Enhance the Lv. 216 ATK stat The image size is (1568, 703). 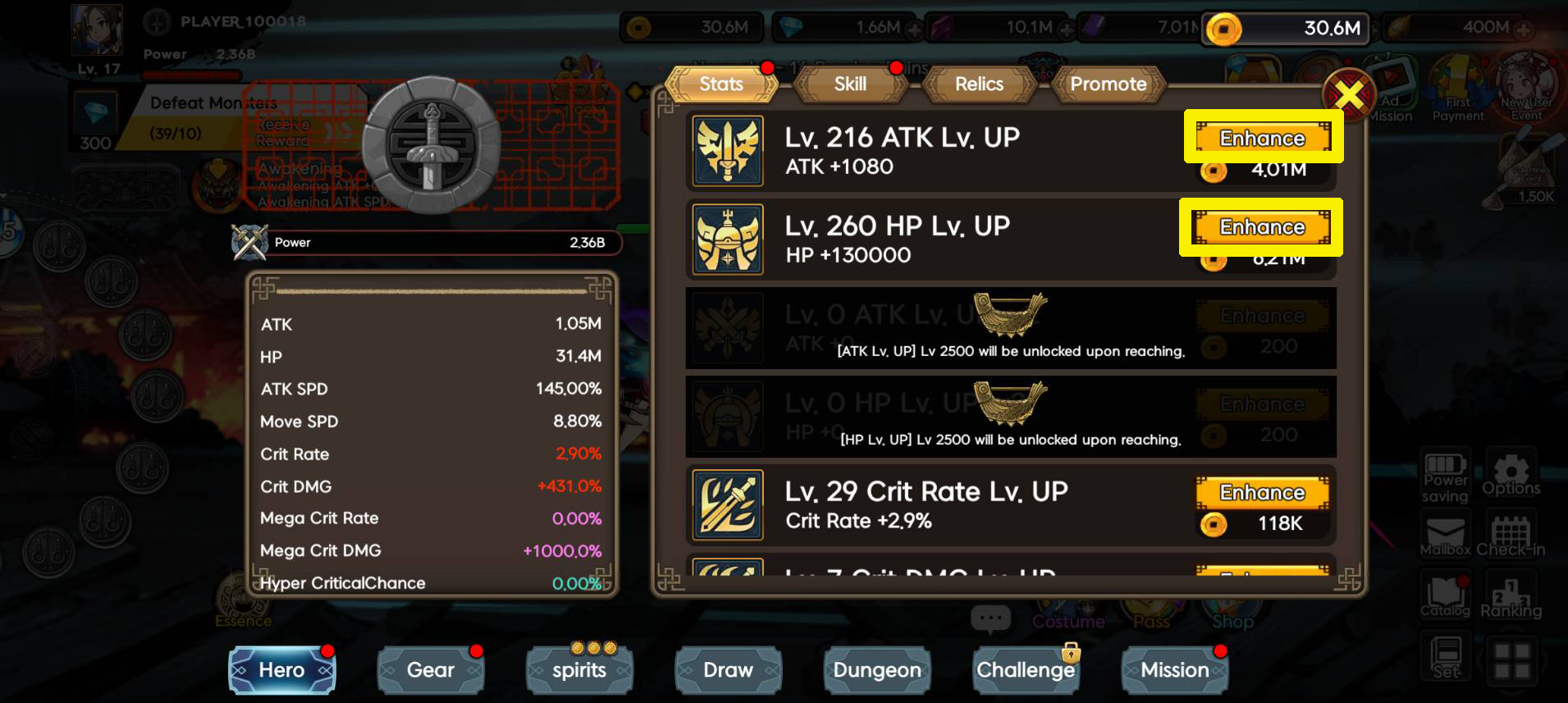tap(1263, 138)
